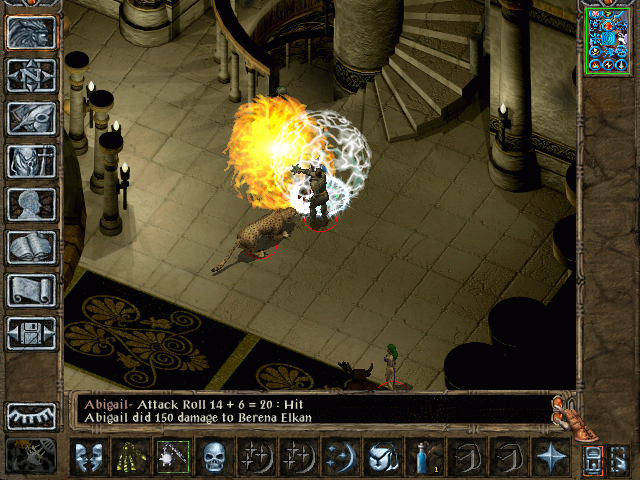Click the sandaled foot dialog window button
This screenshot has height=480, width=640.
pos(573,416)
